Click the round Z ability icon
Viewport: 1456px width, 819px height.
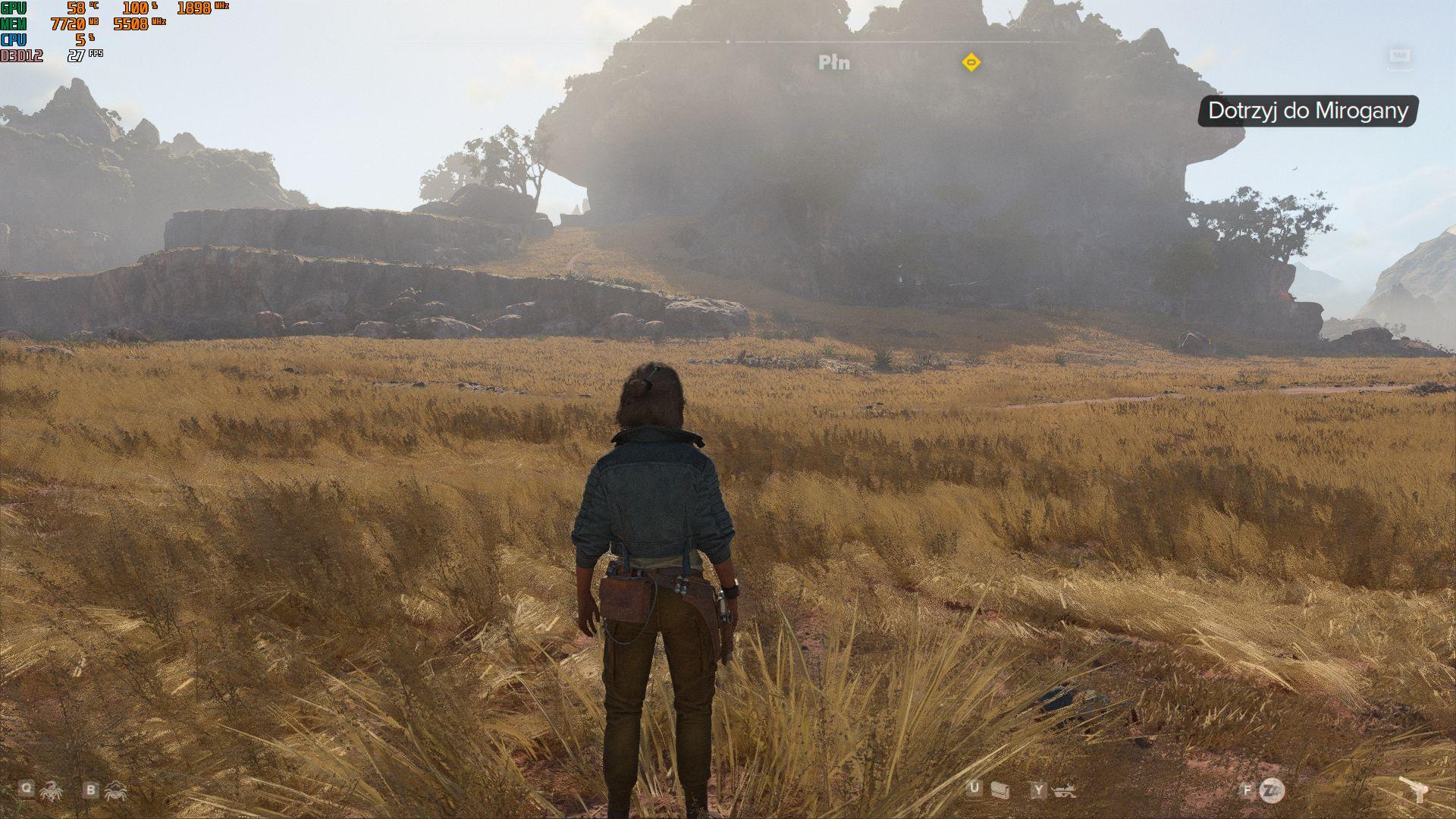1272,790
